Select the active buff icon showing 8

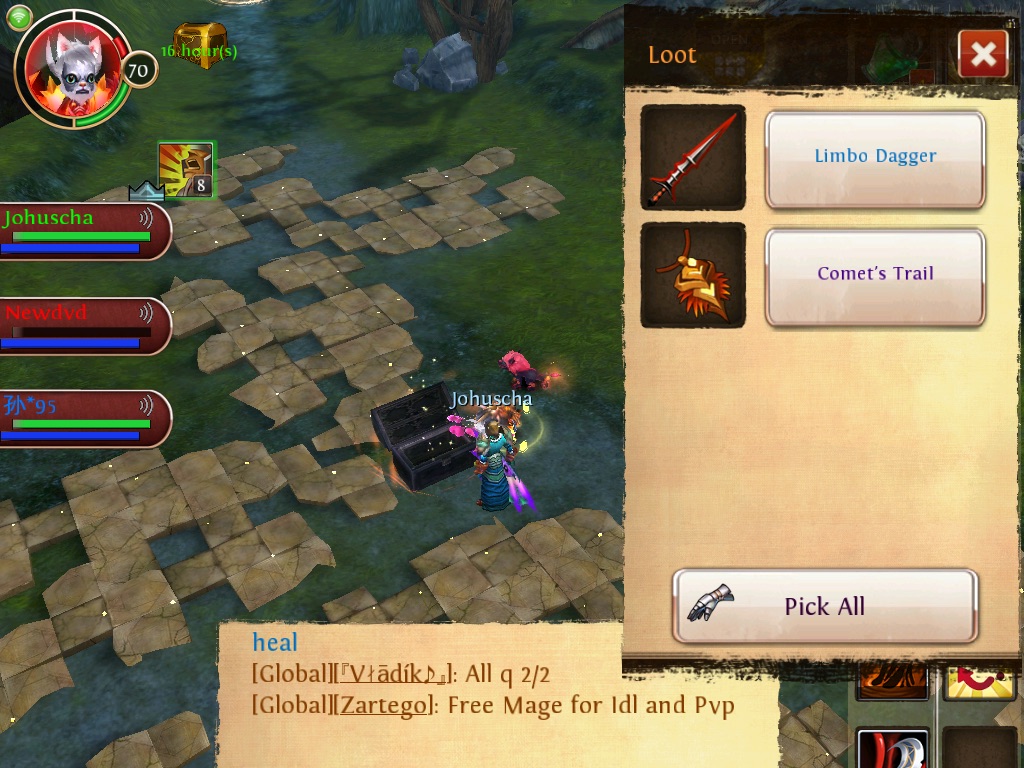pos(186,170)
